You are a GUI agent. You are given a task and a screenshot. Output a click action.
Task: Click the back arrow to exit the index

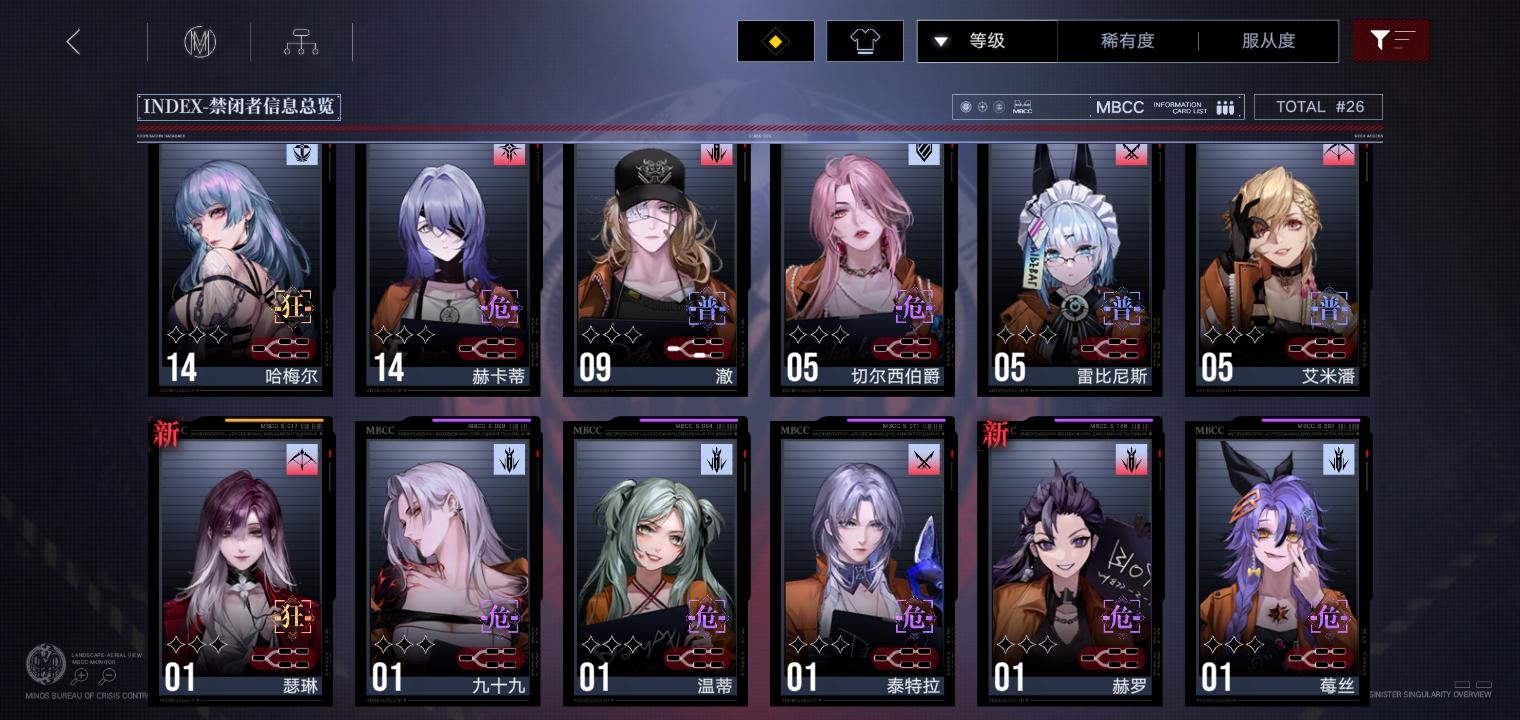[73, 41]
